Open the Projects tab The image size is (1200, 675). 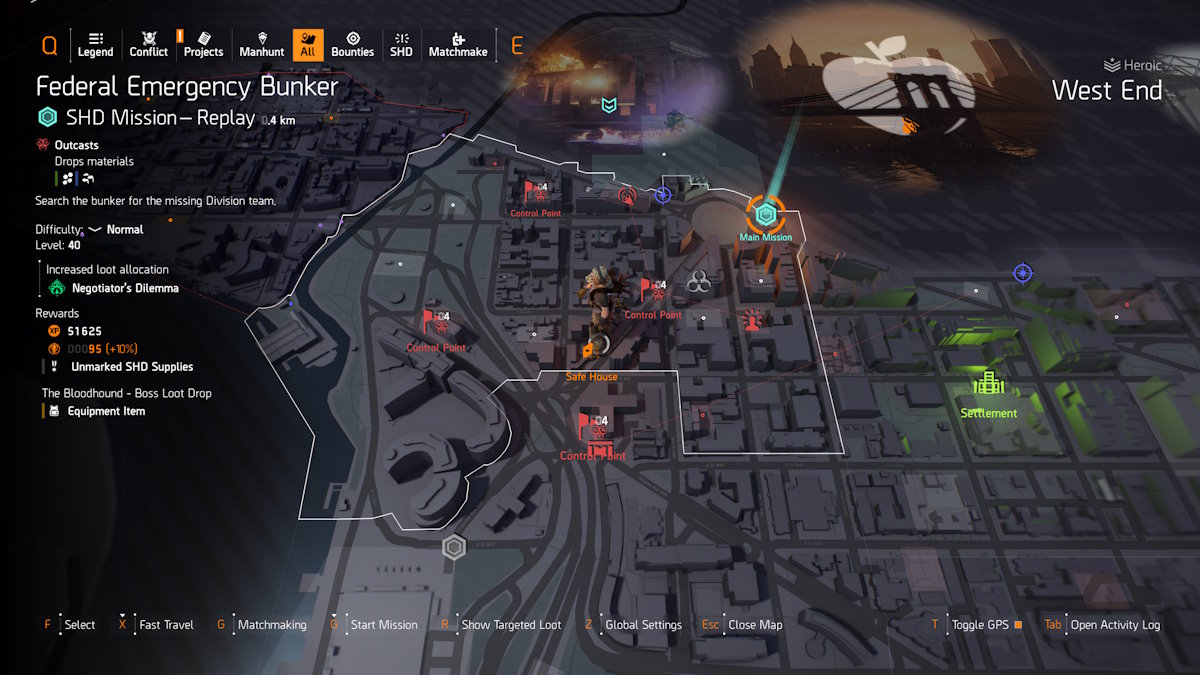point(203,44)
